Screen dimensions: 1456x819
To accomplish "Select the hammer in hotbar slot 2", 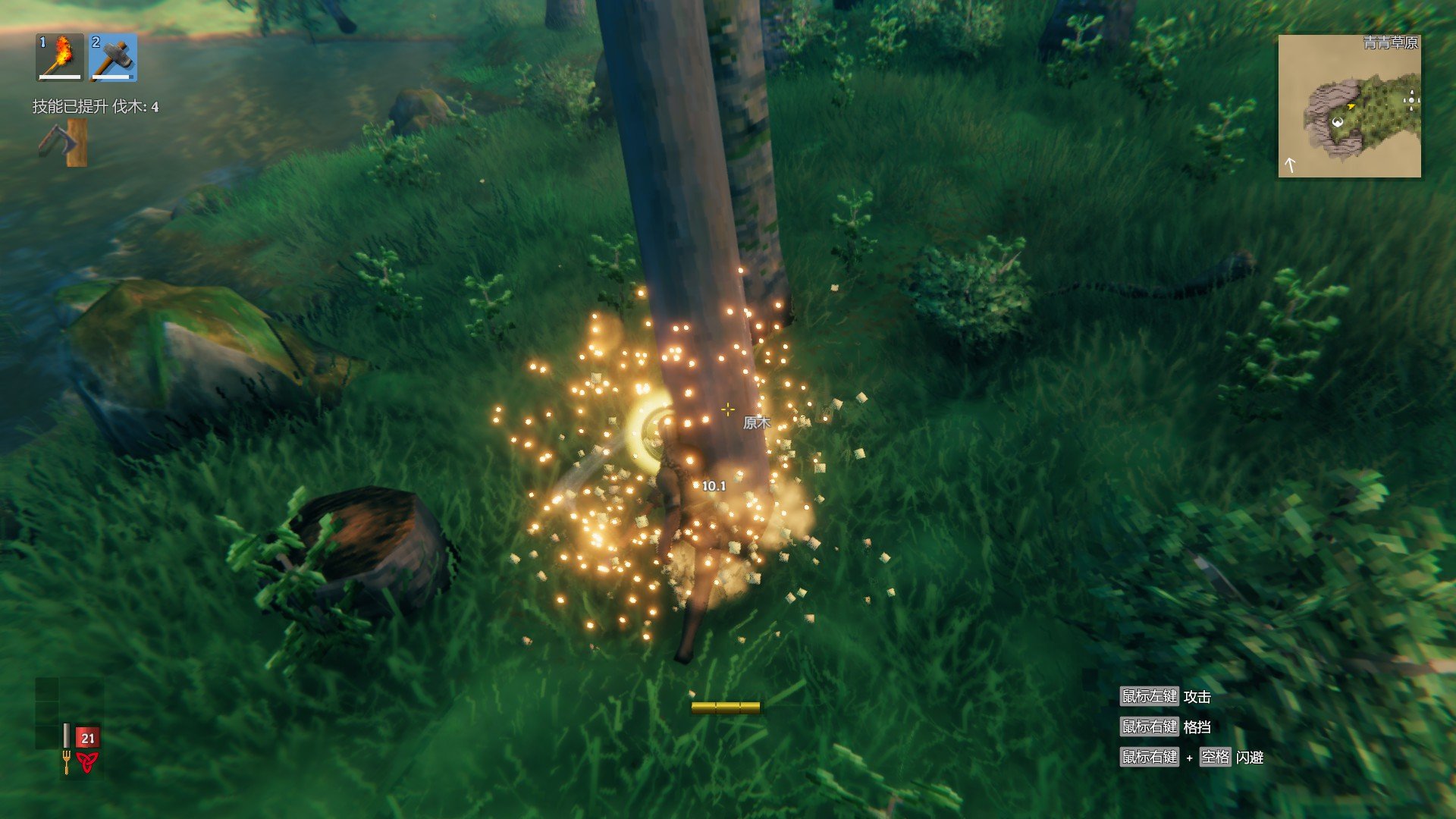I will click(113, 57).
